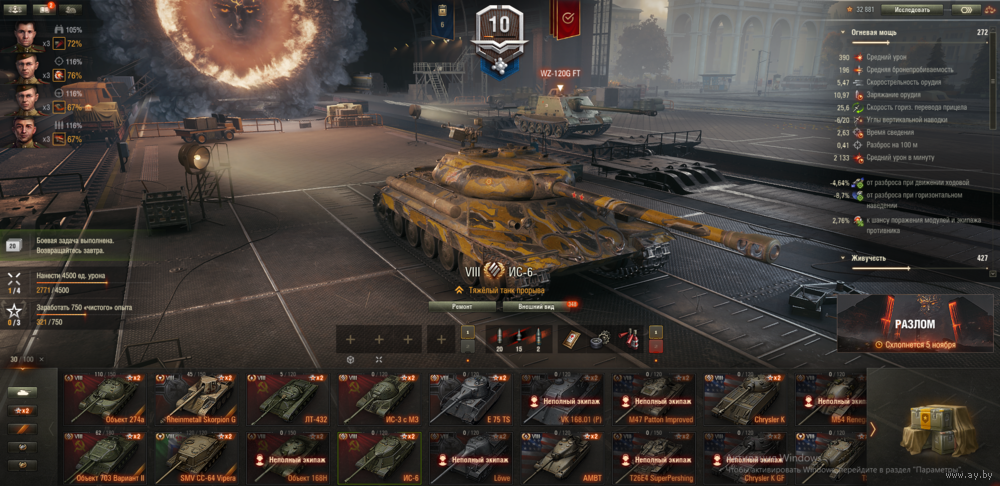Open the Исследовать research button

click(x=911, y=9)
